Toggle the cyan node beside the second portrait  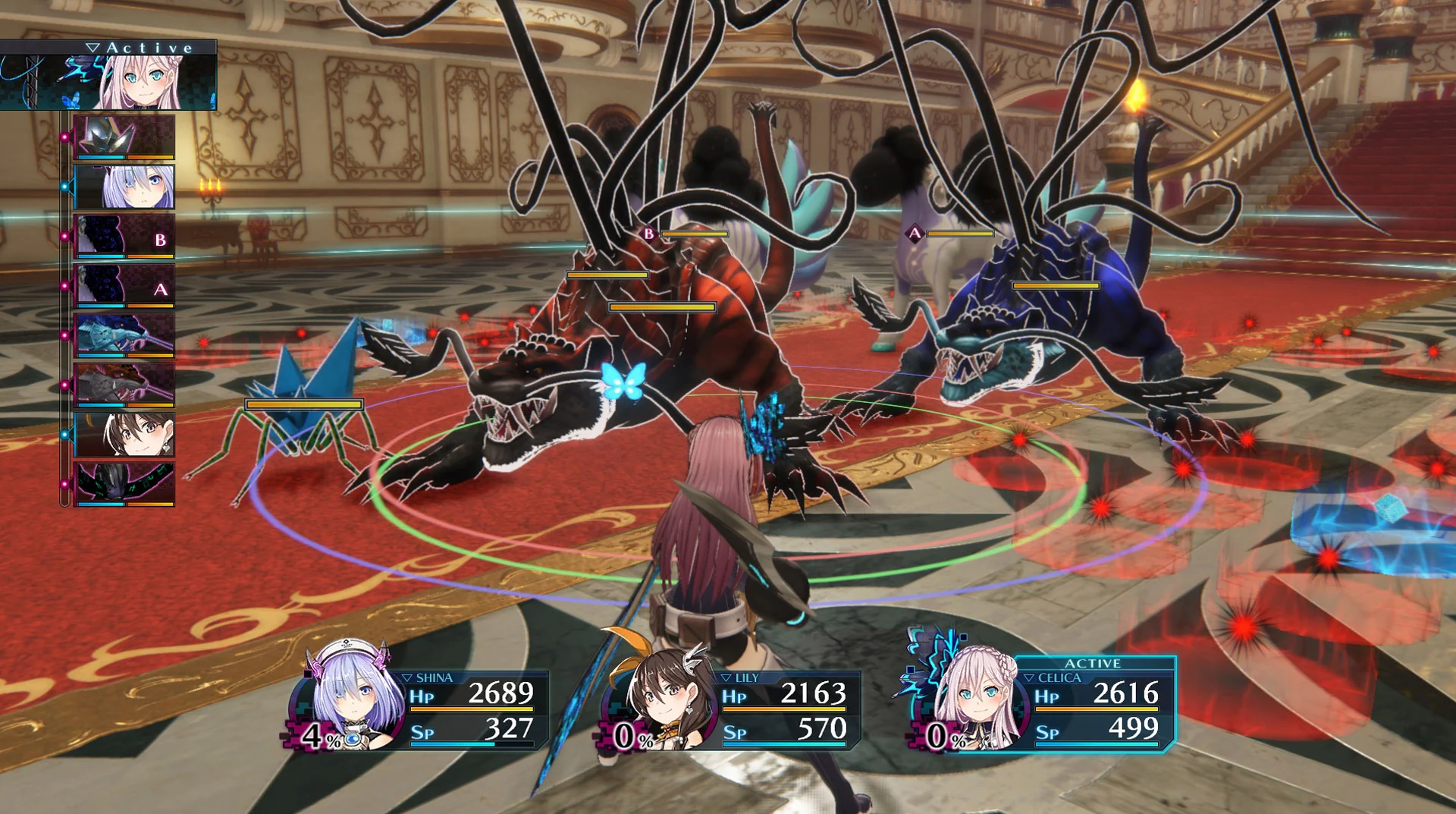pos(66,186)
